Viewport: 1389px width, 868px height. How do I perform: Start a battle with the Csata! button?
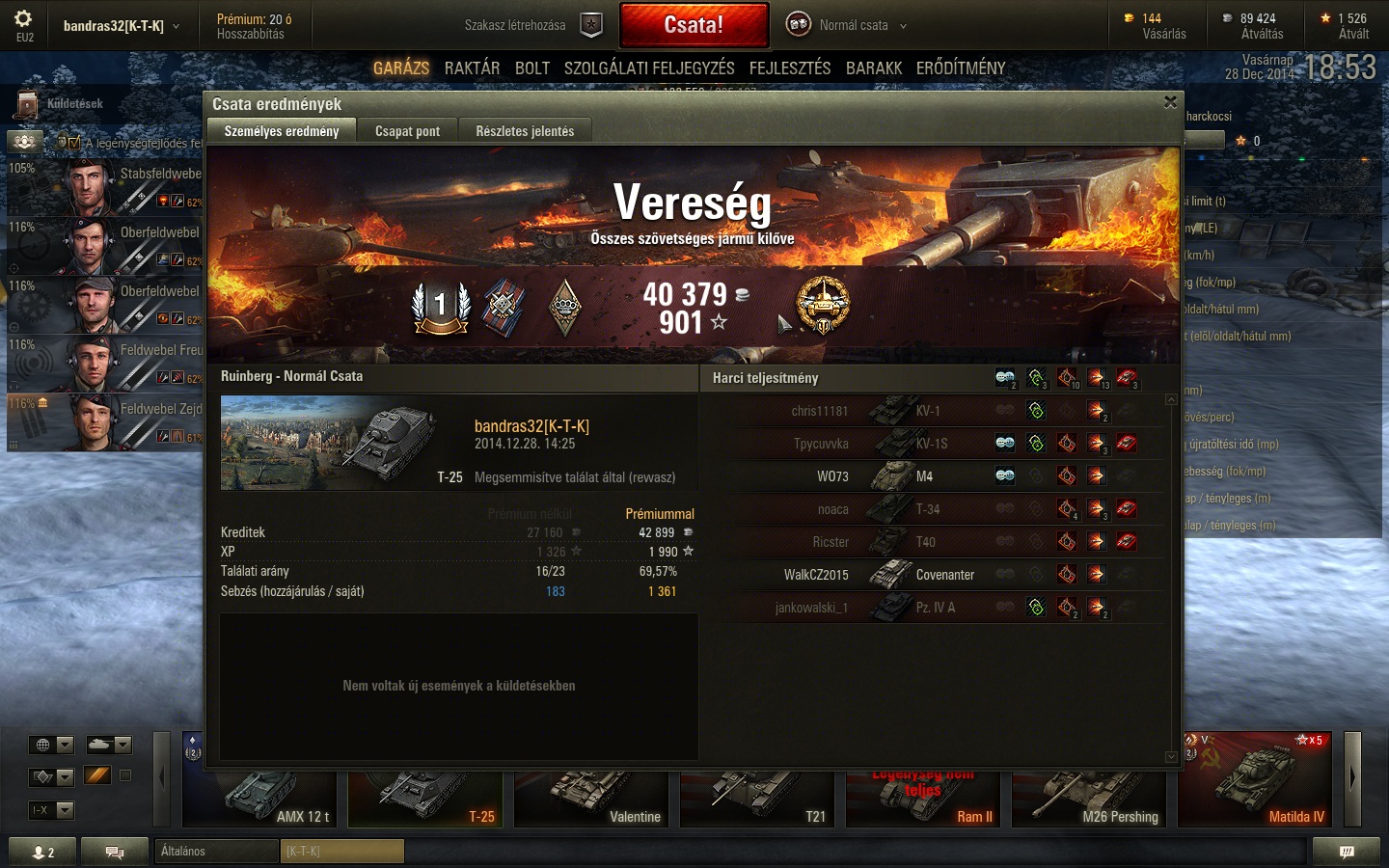pos(694,25)
